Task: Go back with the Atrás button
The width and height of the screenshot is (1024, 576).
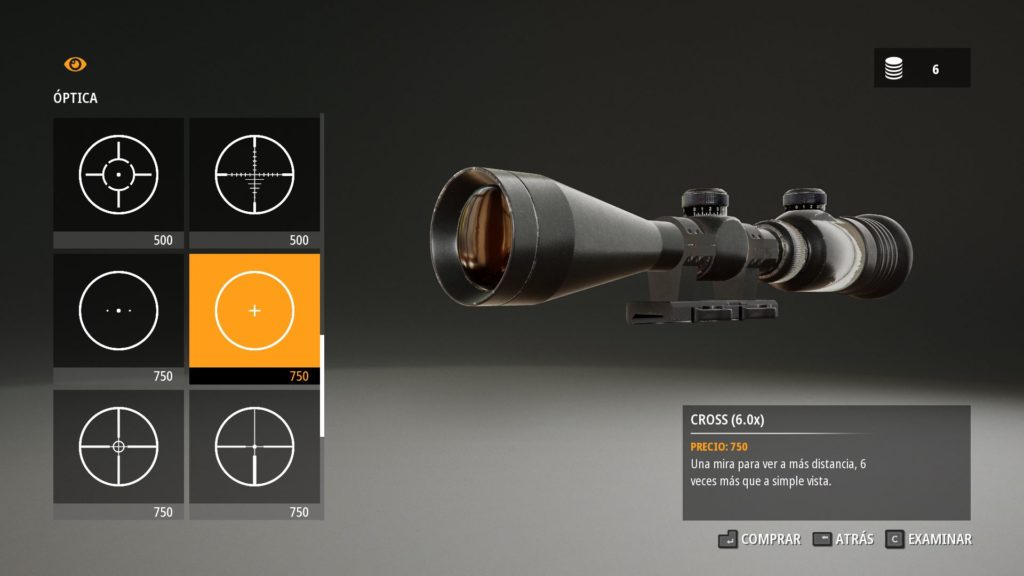Action: [843, 539]
